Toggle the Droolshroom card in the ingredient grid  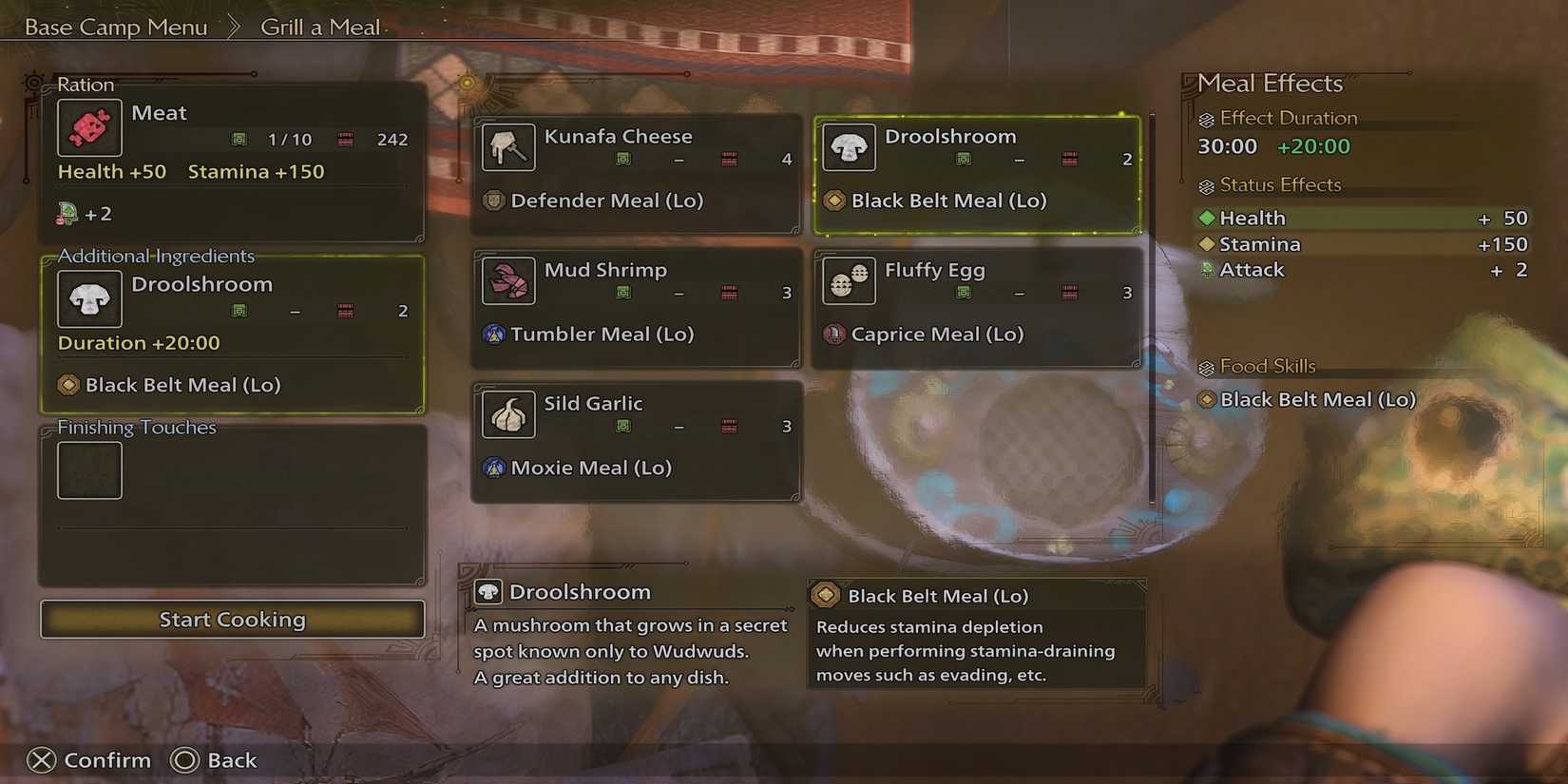click(977, 176)
